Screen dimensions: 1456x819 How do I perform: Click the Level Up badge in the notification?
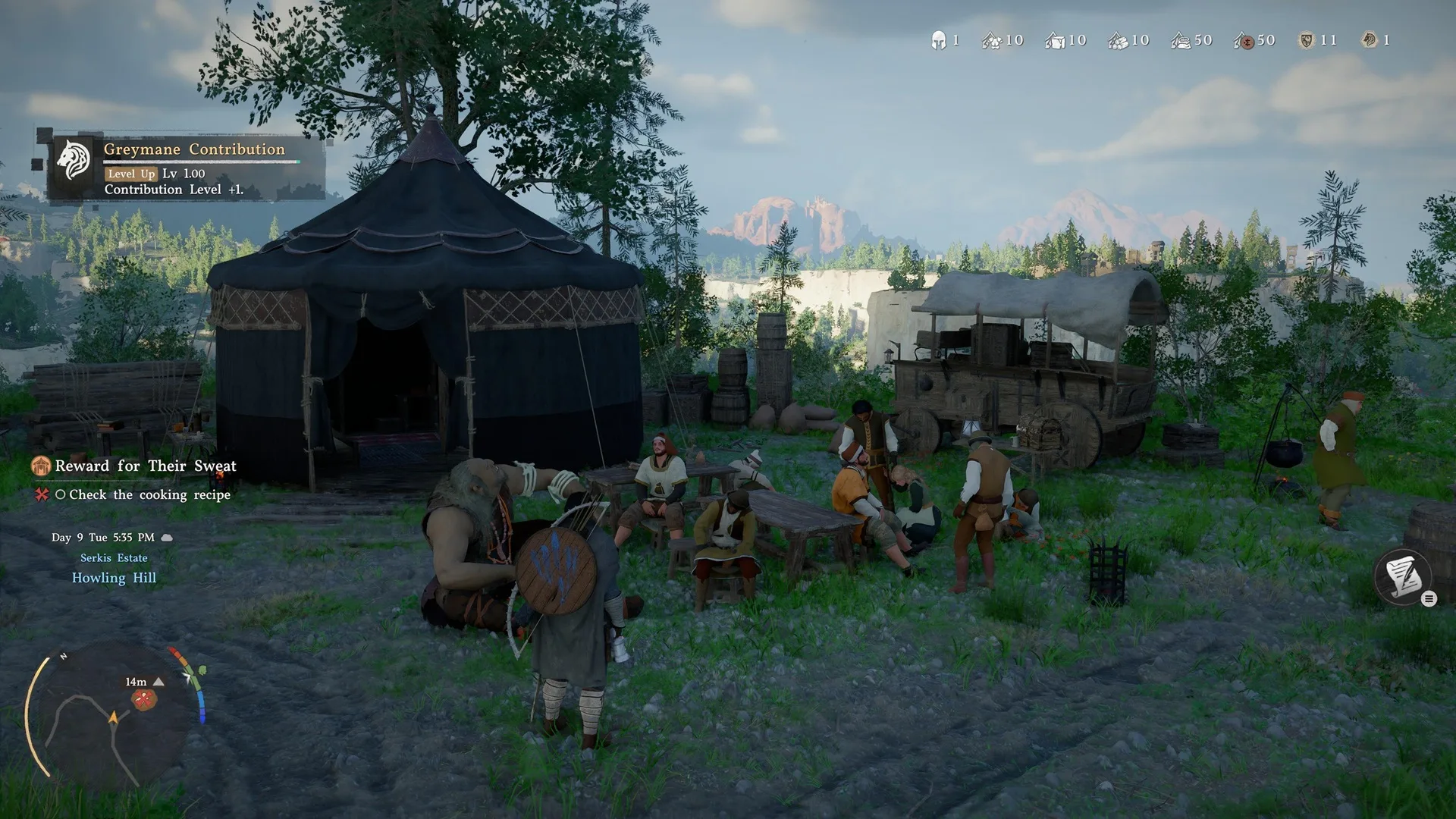[130, 174]
